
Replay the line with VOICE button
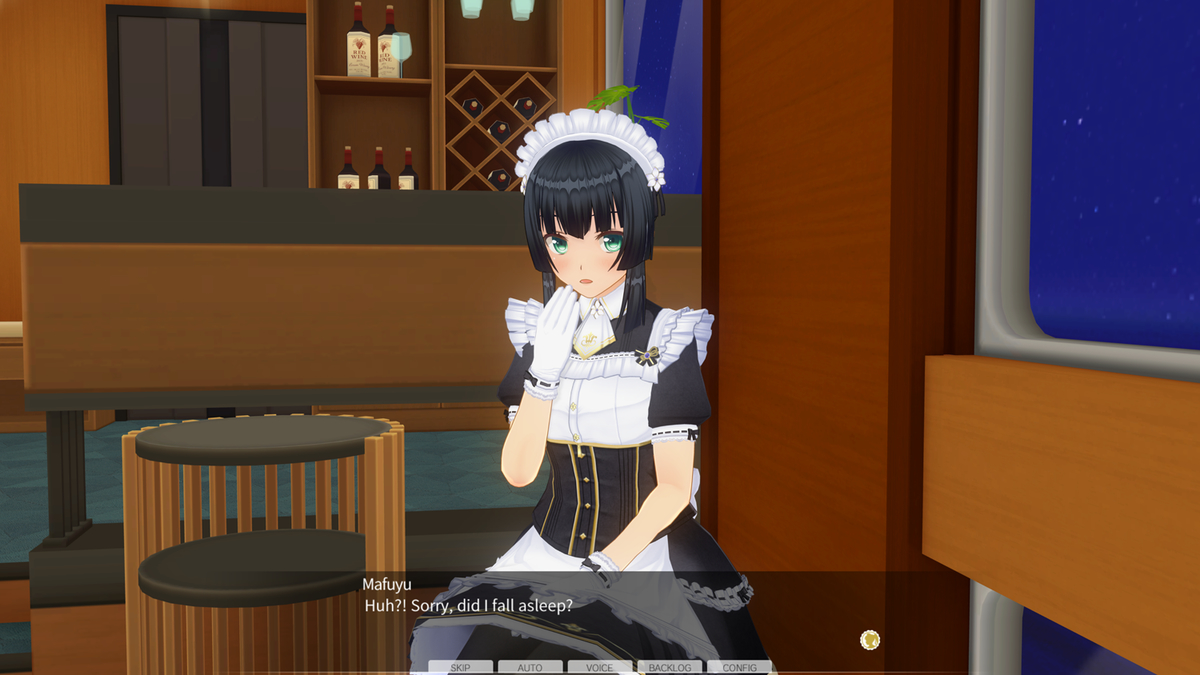coord(600,667)
